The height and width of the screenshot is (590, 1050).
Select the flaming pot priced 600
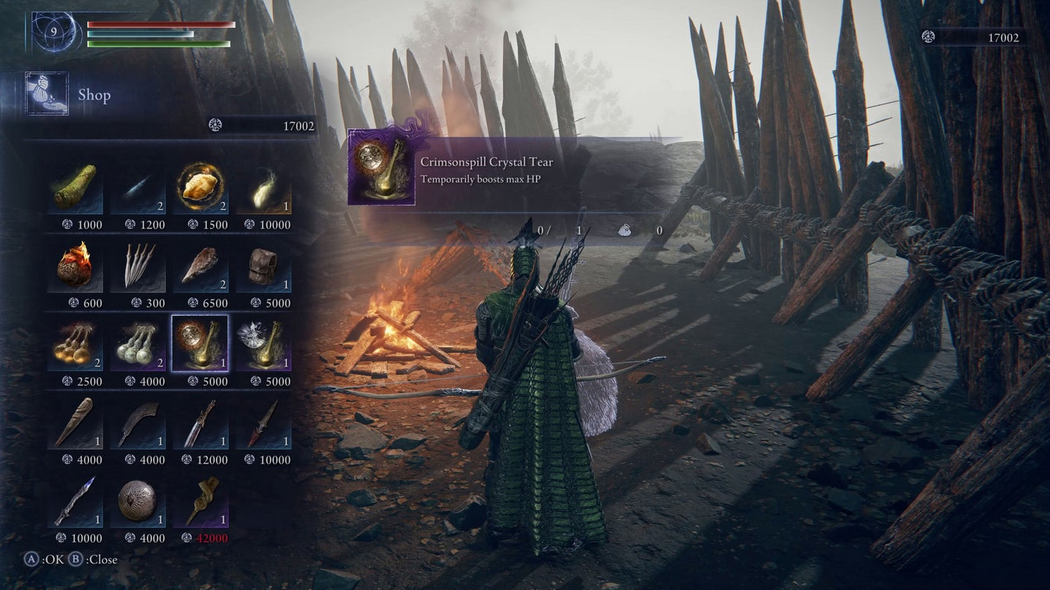(76, 266)
